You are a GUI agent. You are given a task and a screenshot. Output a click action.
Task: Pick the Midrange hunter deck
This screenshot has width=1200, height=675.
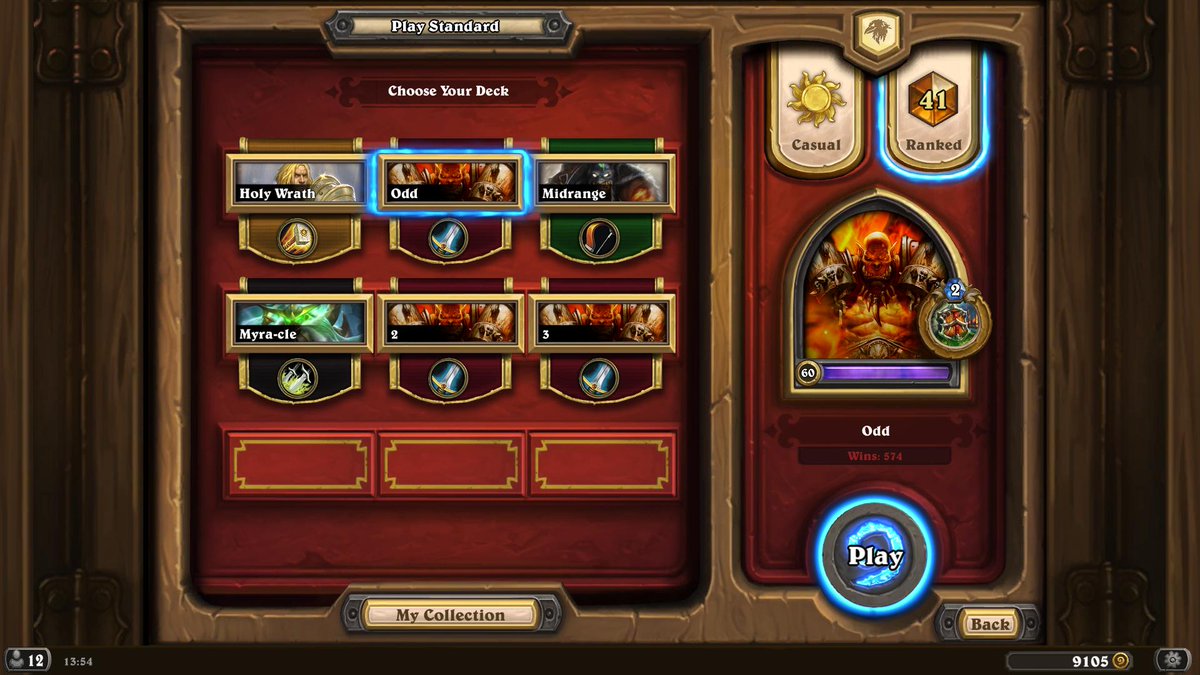pyautogui.click(x=600, y=183)
